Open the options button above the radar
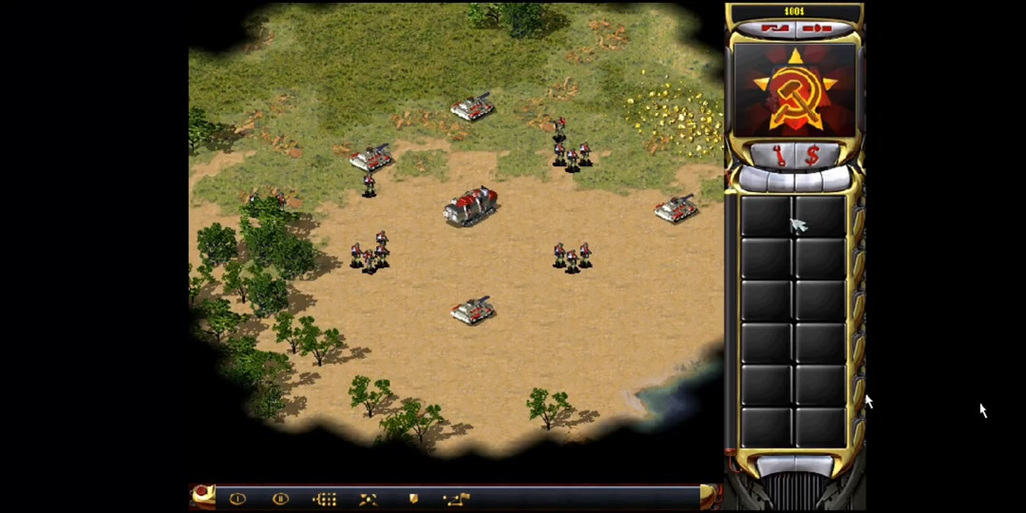Image resolution: width=1026 pixels, height=513 pixels. point(817,28)
